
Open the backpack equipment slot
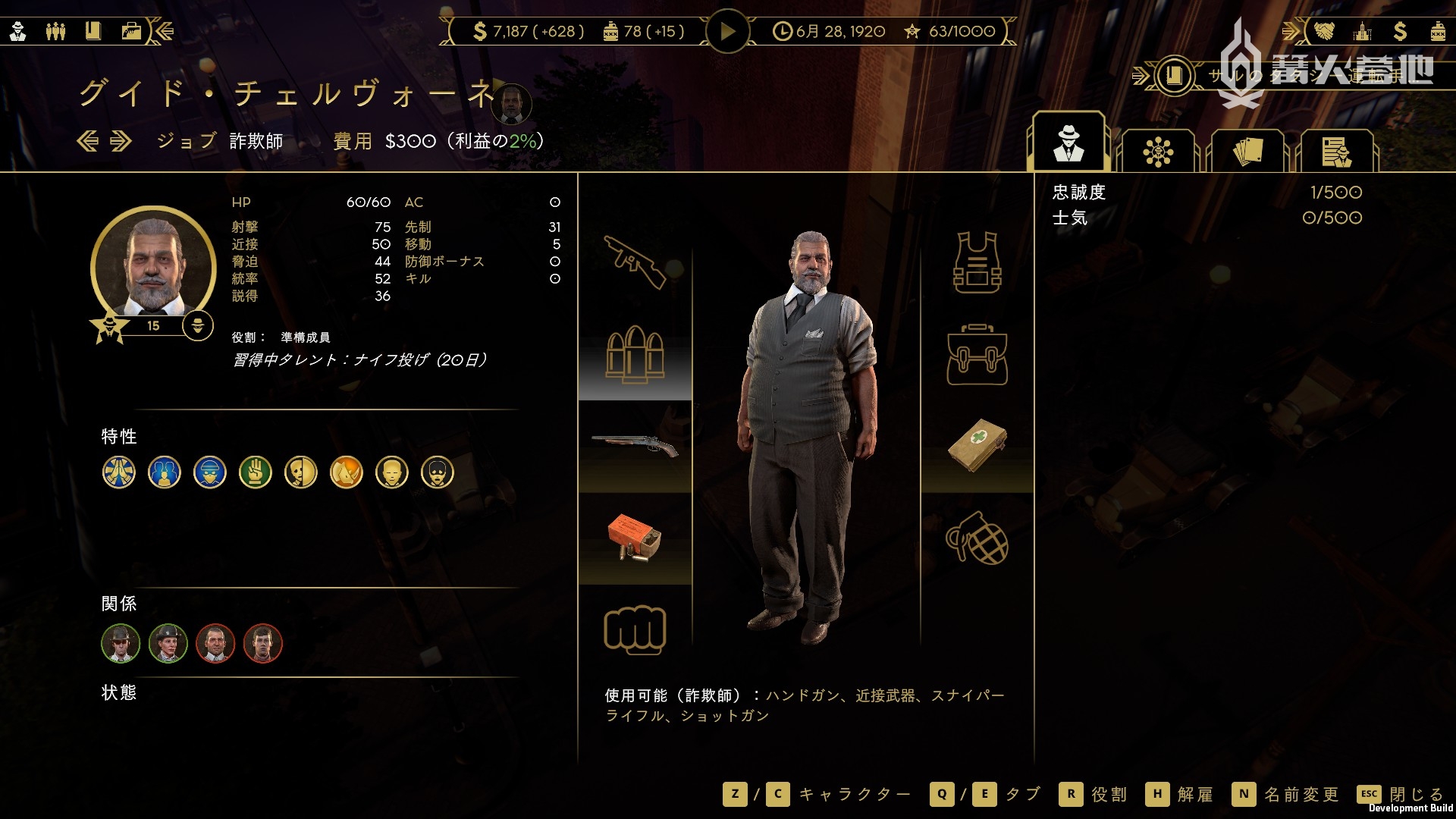pos(977,355)
